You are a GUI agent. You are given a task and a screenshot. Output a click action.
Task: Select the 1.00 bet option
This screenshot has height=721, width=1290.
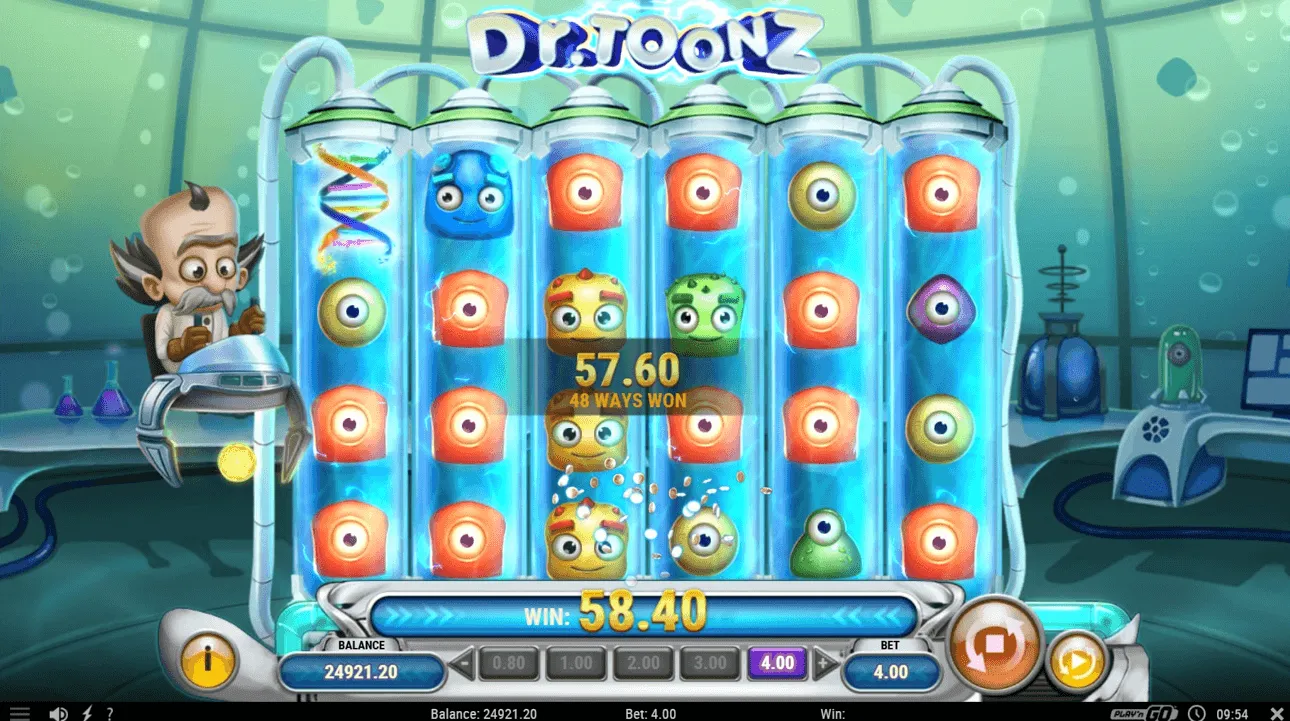(575, 662)
